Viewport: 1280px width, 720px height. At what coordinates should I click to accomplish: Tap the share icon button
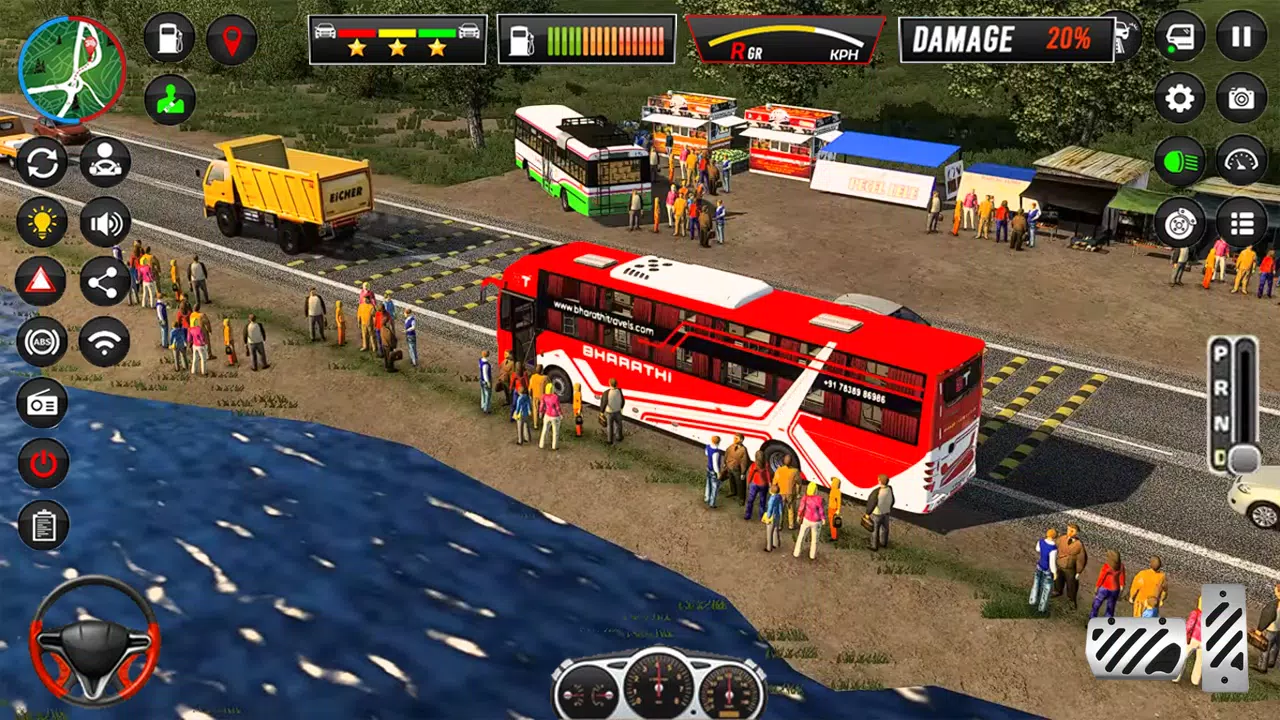(105, 282)
